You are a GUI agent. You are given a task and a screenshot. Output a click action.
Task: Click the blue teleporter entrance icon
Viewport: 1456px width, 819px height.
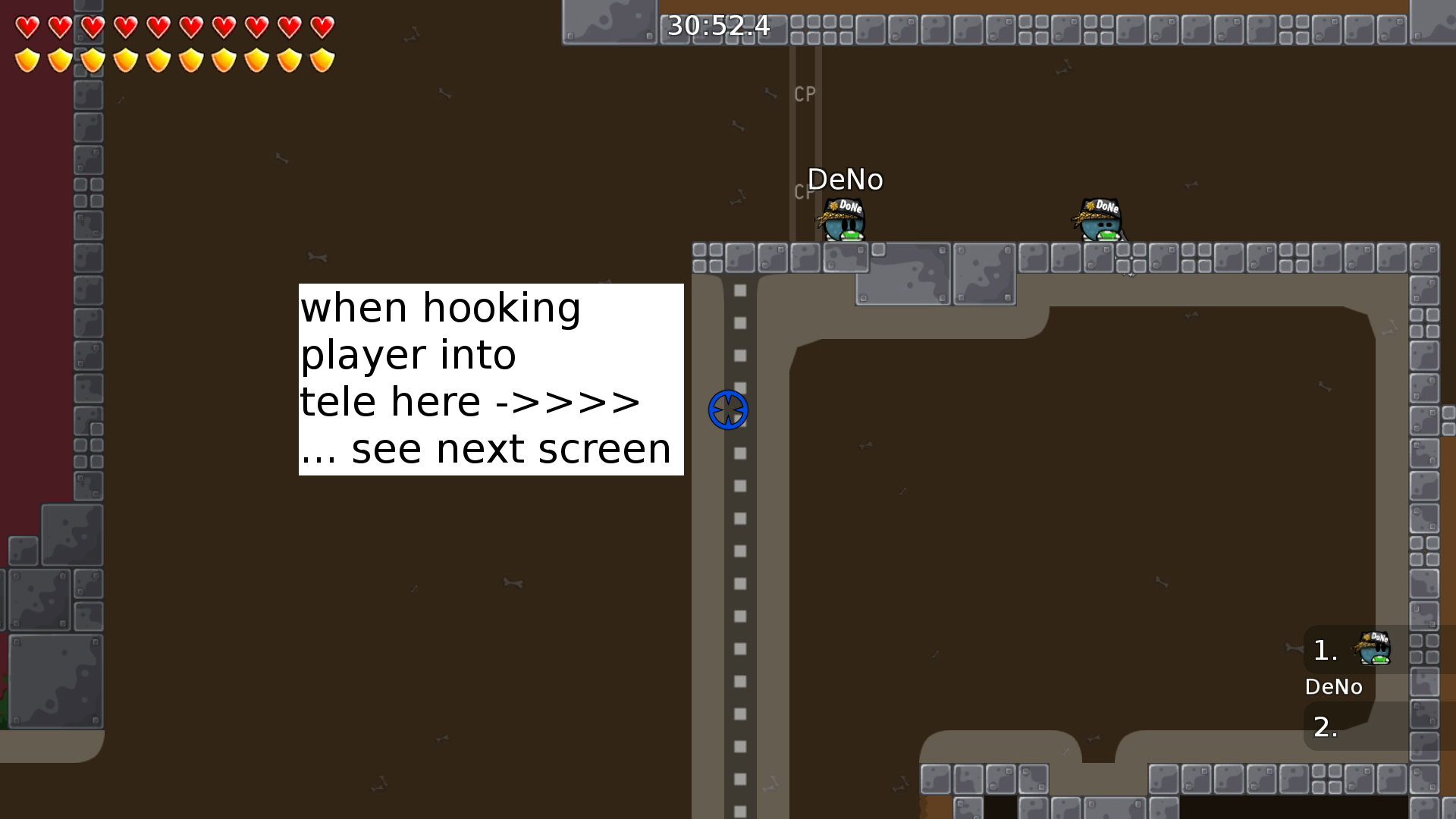pyautogui.click(x=727, y=409)
